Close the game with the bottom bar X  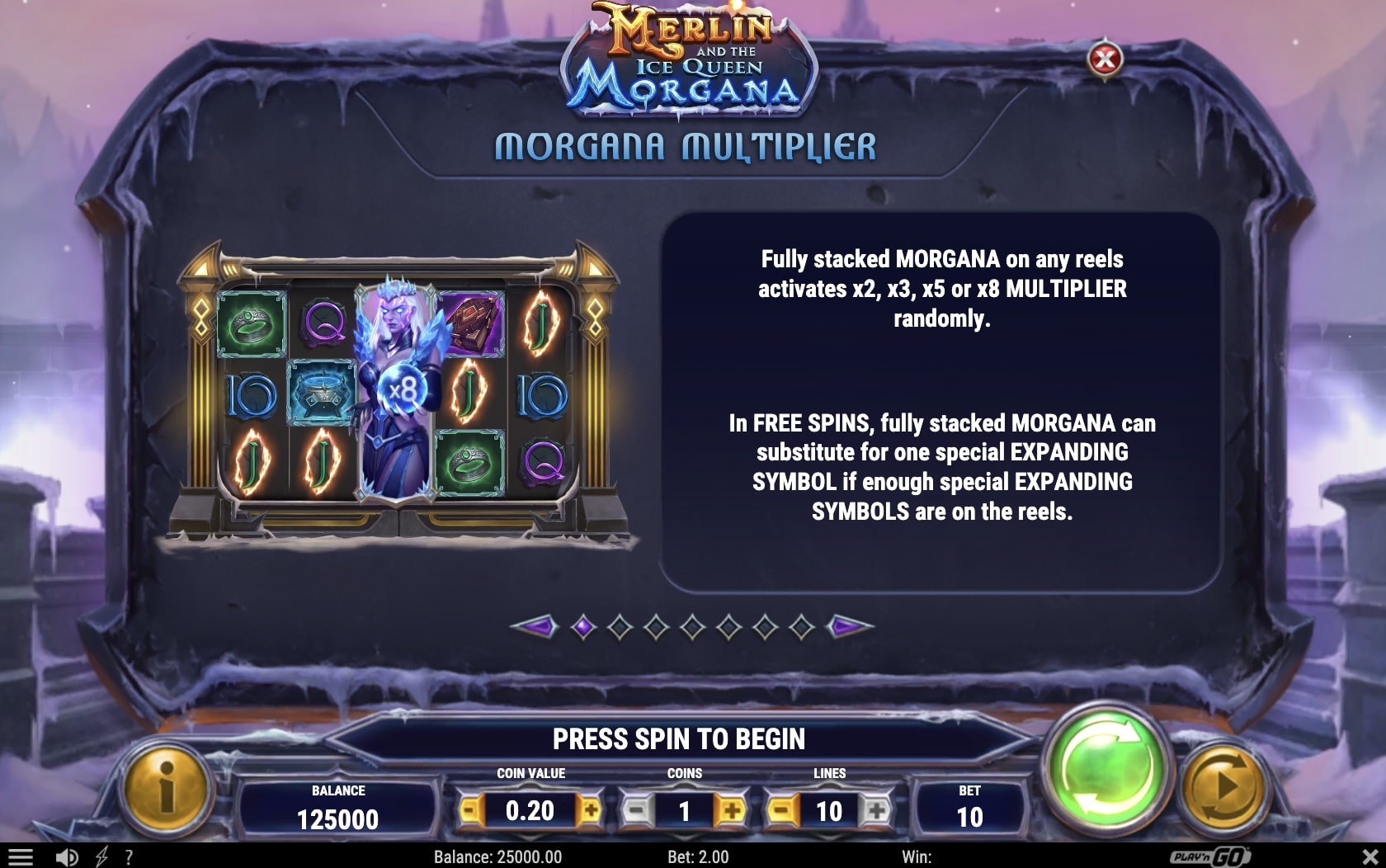pos(1369,857)
